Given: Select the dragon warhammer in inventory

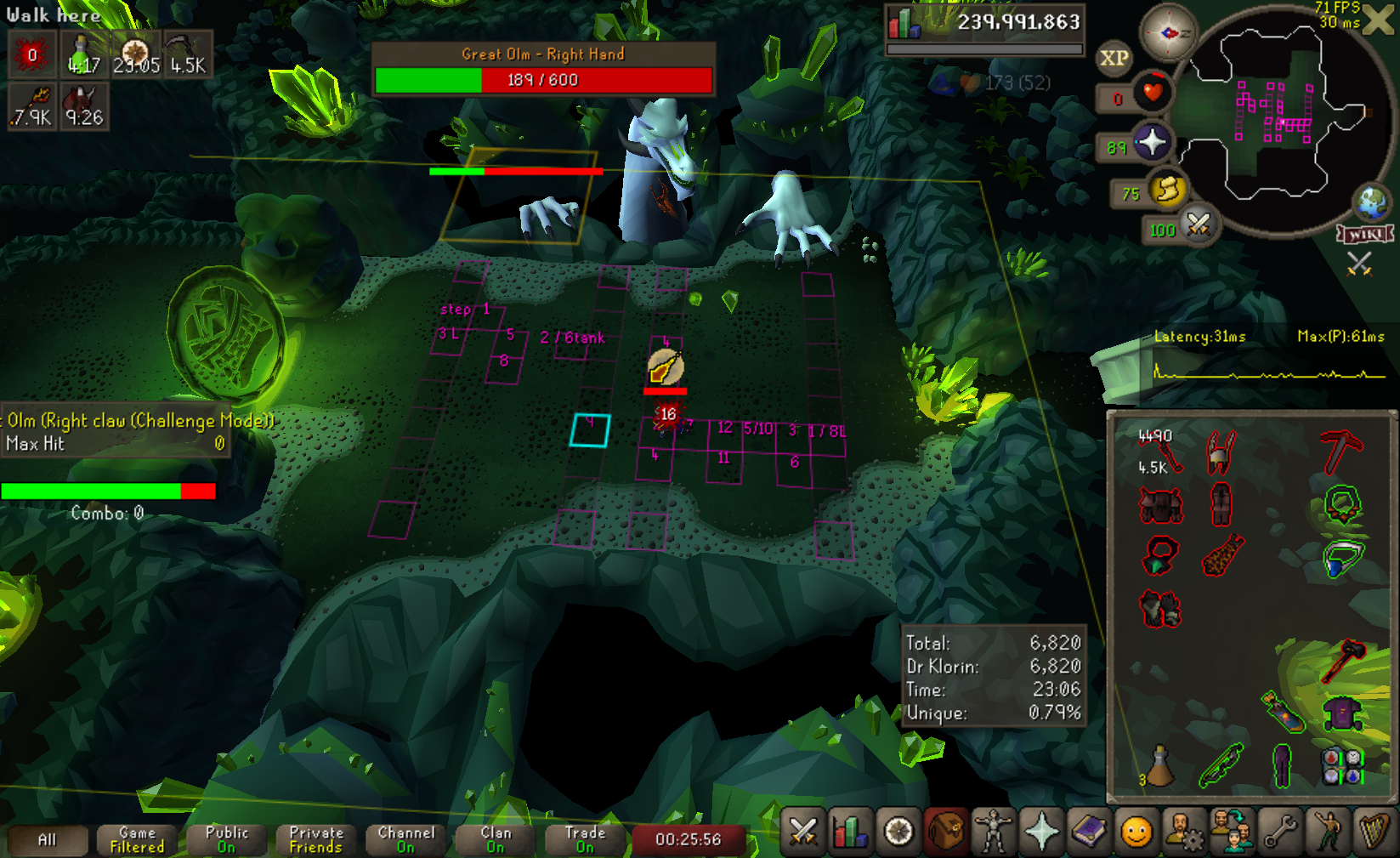Looking at the screenshot, I should click(x=1343, y=660).
